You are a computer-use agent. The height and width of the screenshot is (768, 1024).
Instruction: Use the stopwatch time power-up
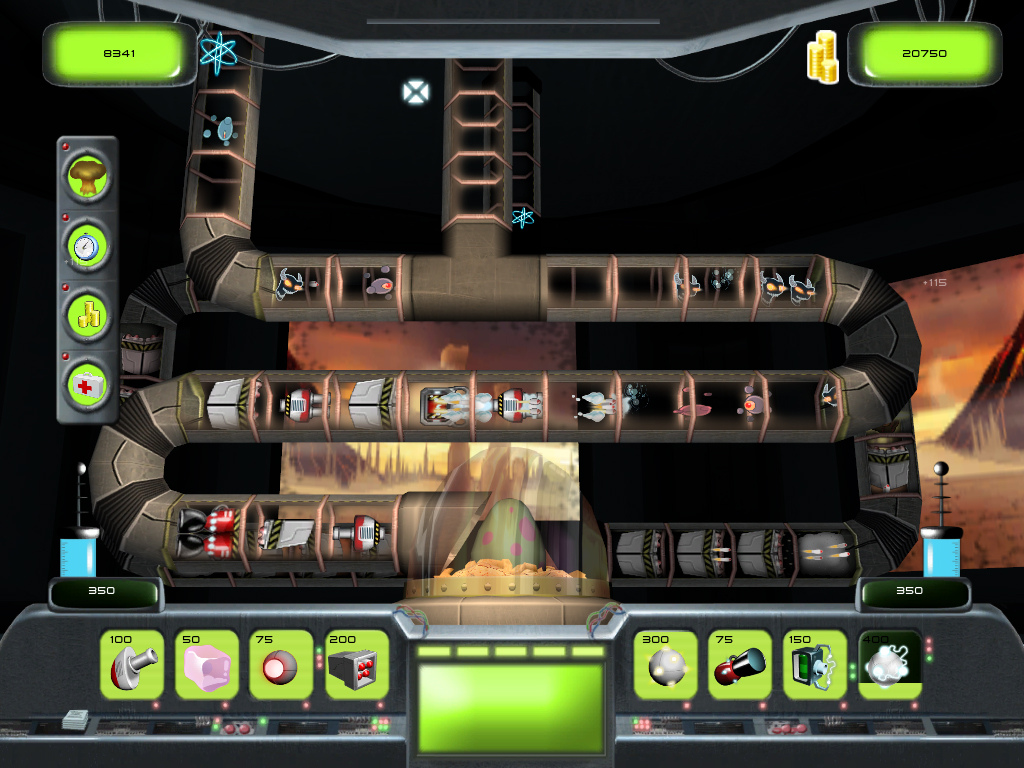coord(88,245)
